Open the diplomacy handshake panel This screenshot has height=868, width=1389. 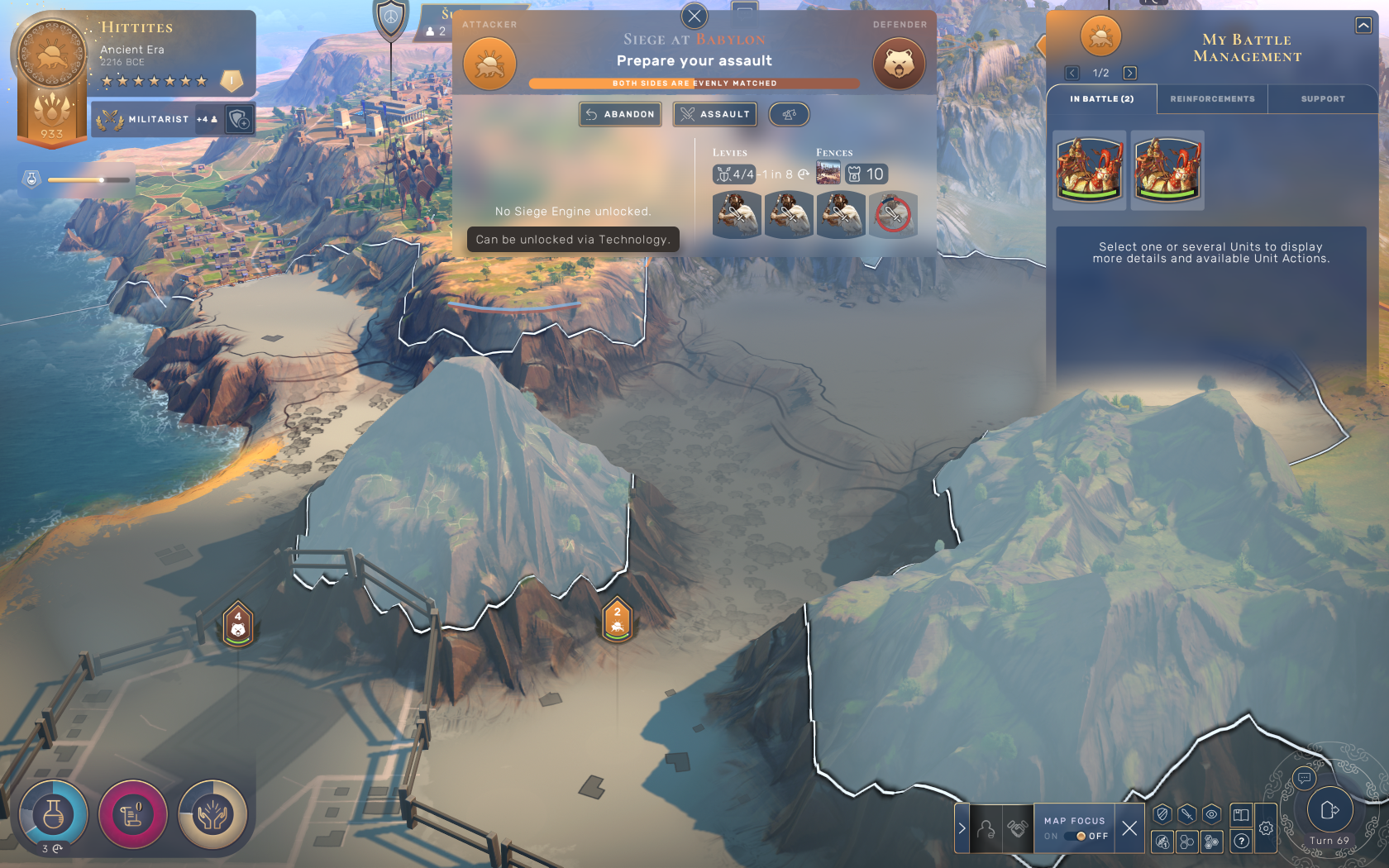[1017, 827]
